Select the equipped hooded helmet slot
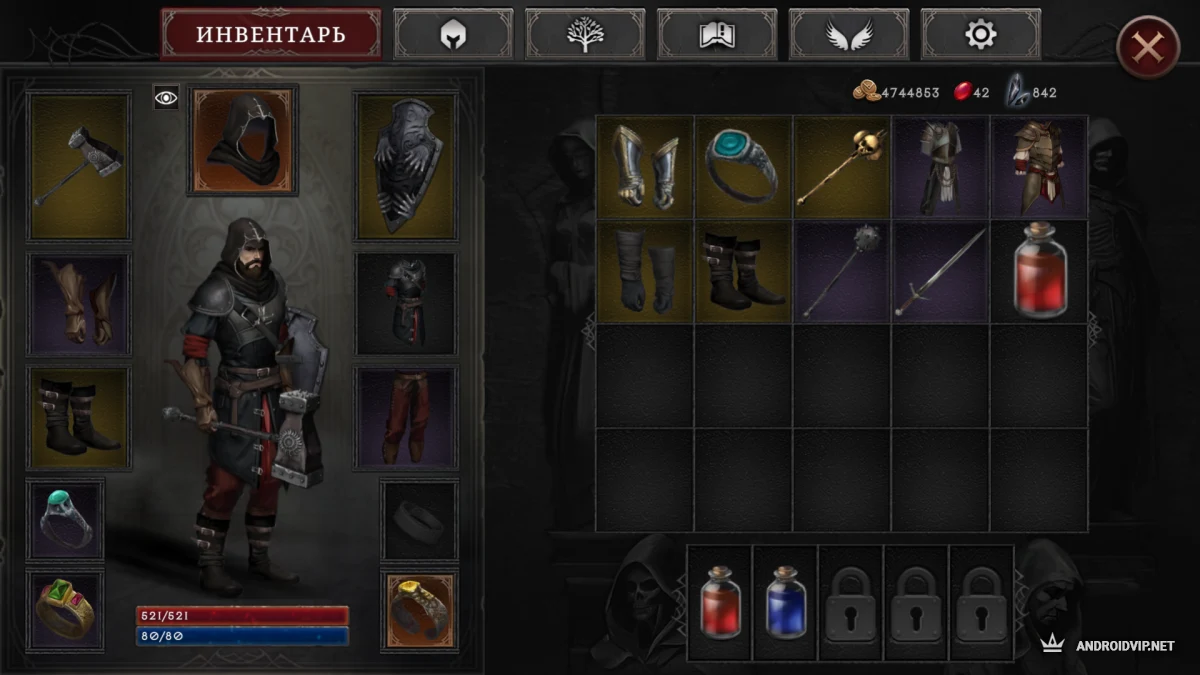Image resolution: width=1200 pixels, height=675 pixels. [243, 139]
